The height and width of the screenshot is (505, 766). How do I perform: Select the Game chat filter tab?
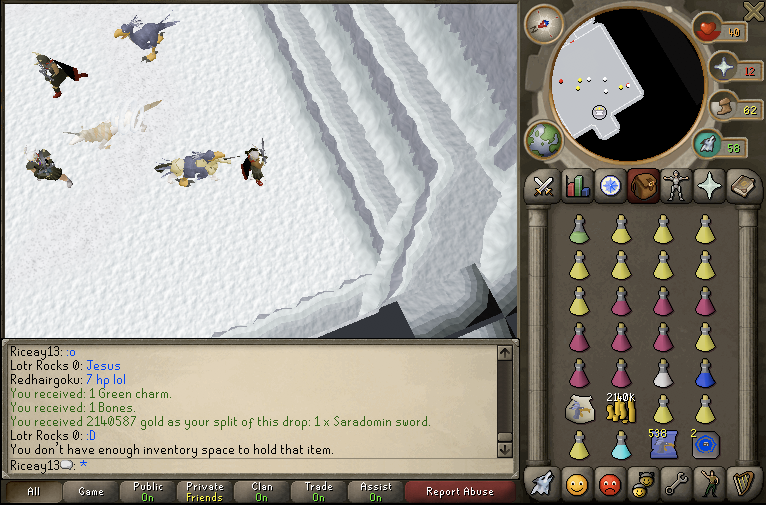click(91, 491)
